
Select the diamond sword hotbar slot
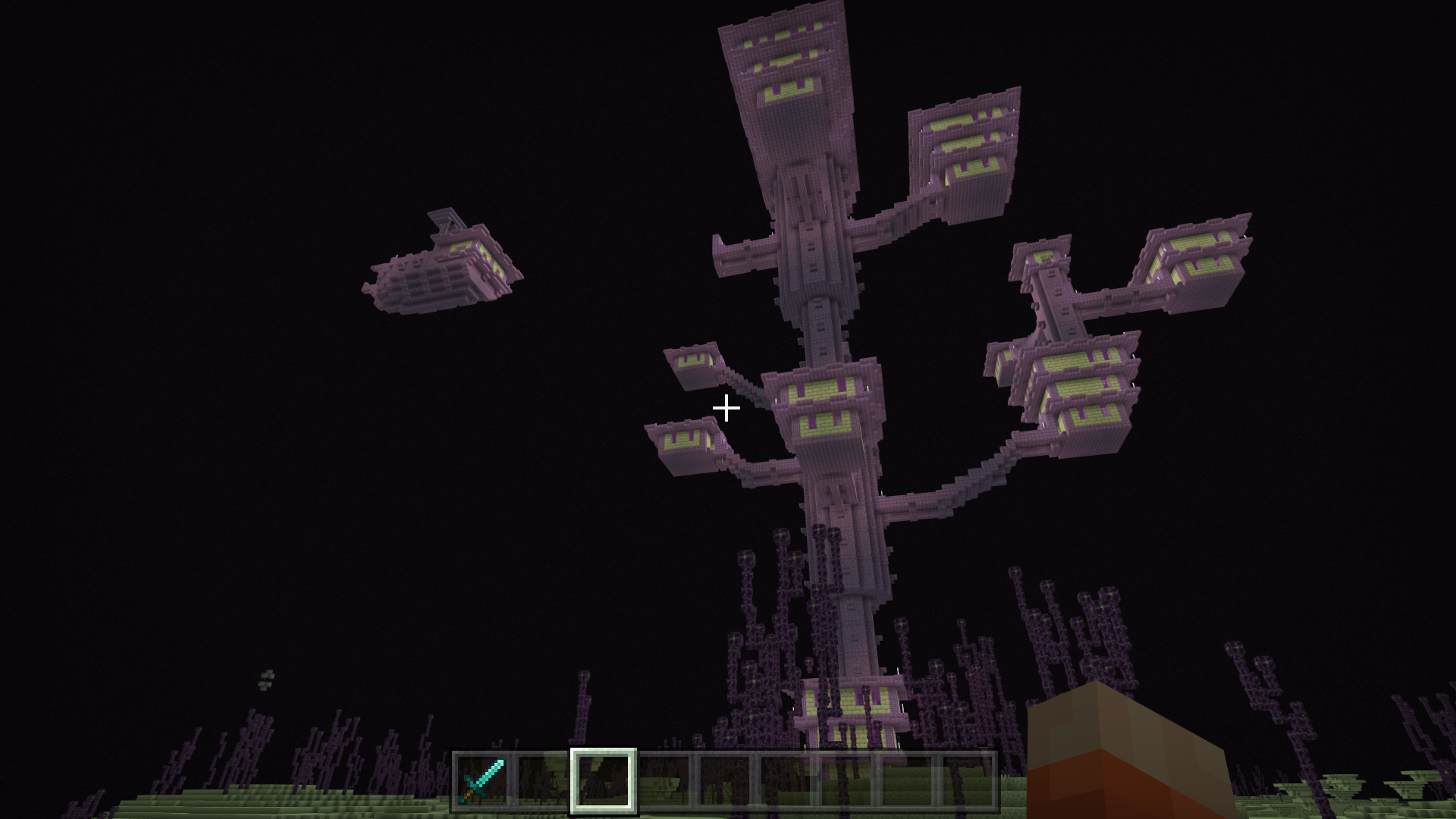[482, 780]
